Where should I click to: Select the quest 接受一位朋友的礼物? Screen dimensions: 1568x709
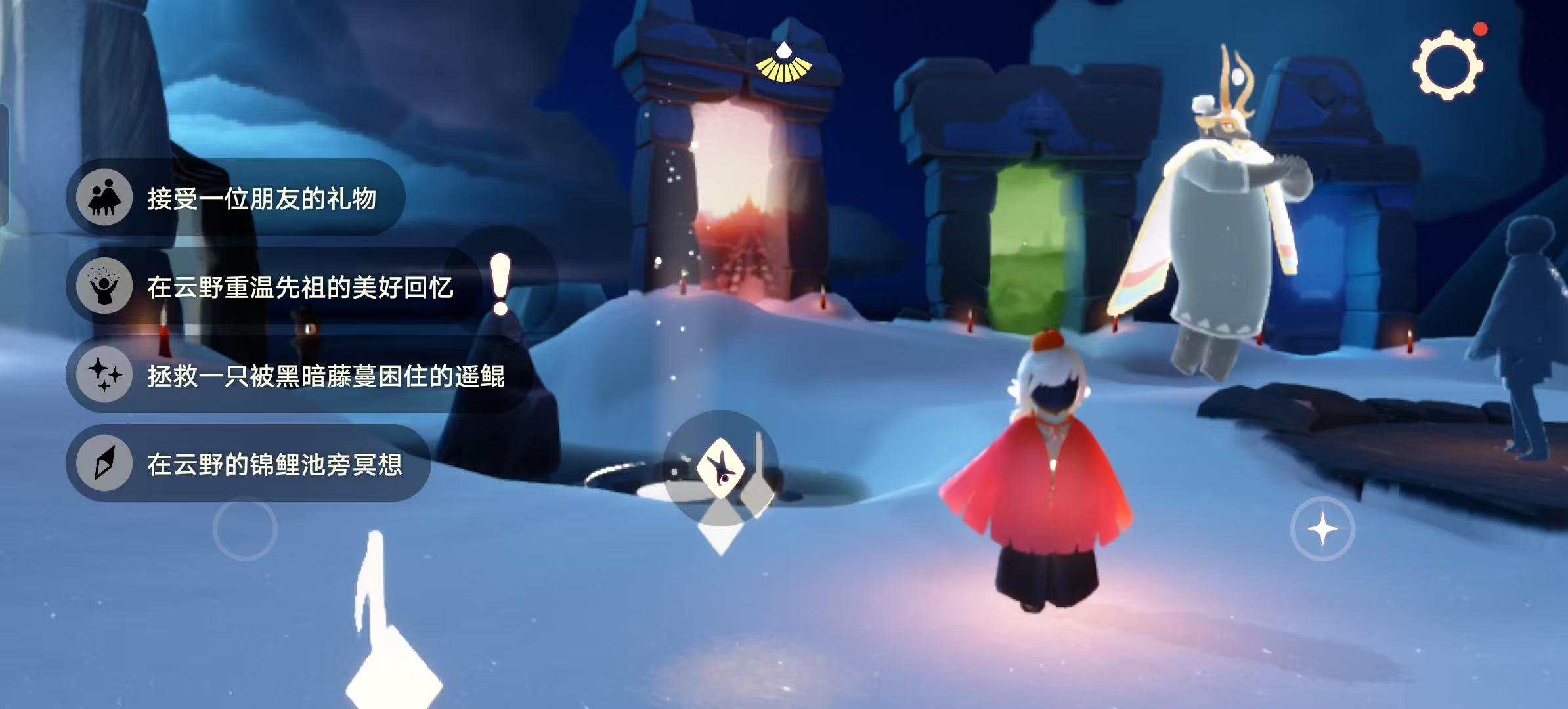(236, 198)
